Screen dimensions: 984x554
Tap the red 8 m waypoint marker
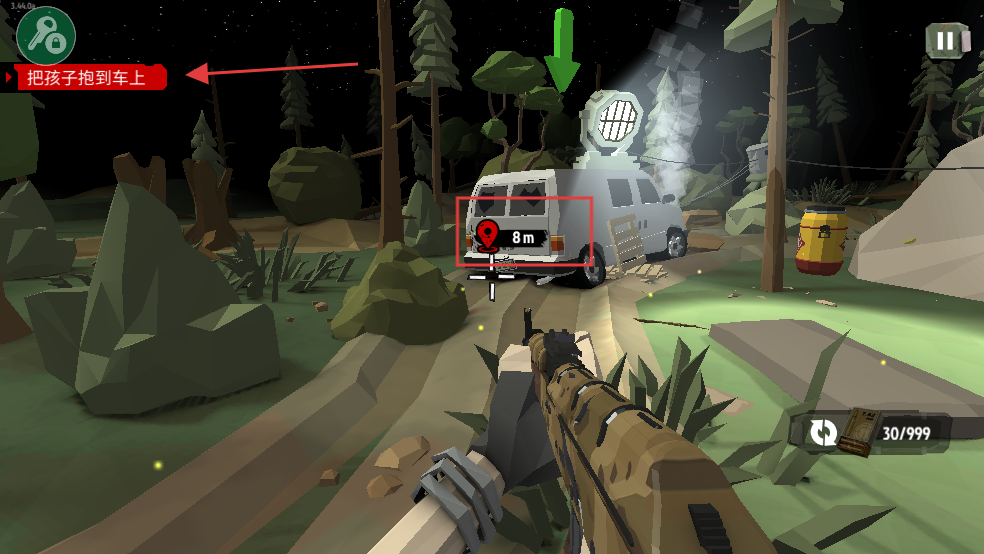(x=488, y=236)
